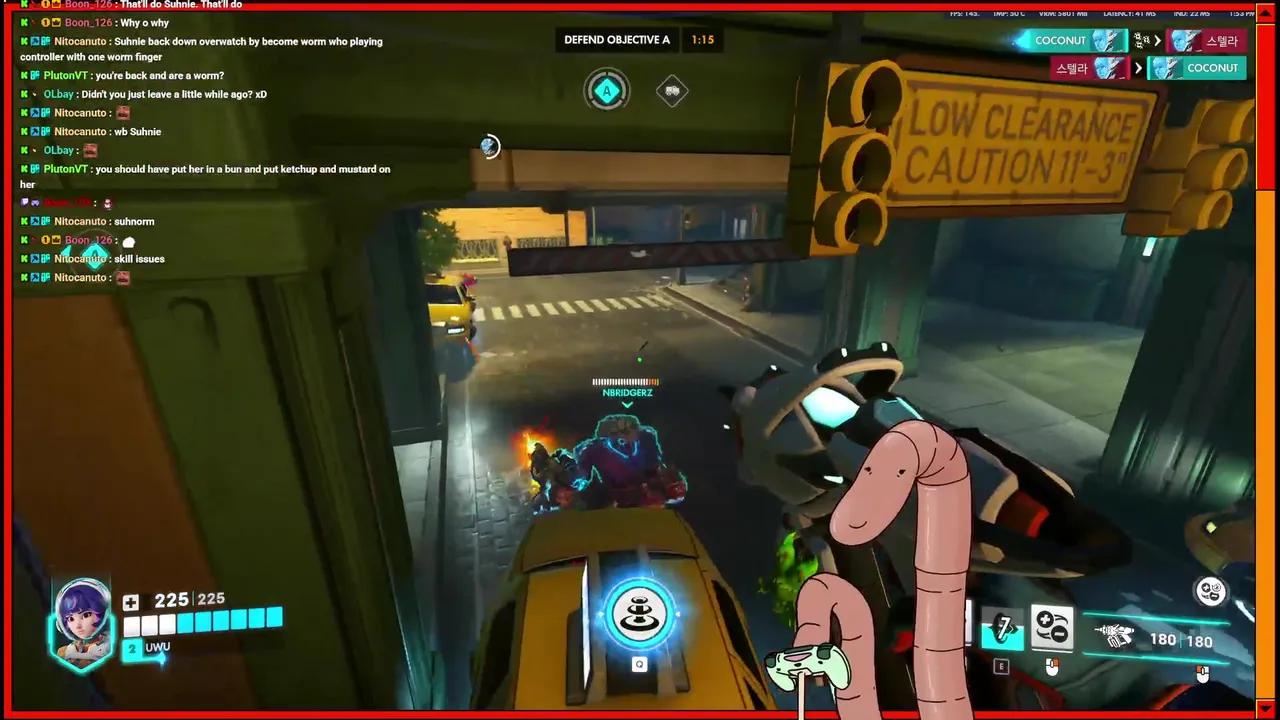Click the chevron in the second killfeed row
Screen dimensions: 1280x720
tap(1139, 67)
